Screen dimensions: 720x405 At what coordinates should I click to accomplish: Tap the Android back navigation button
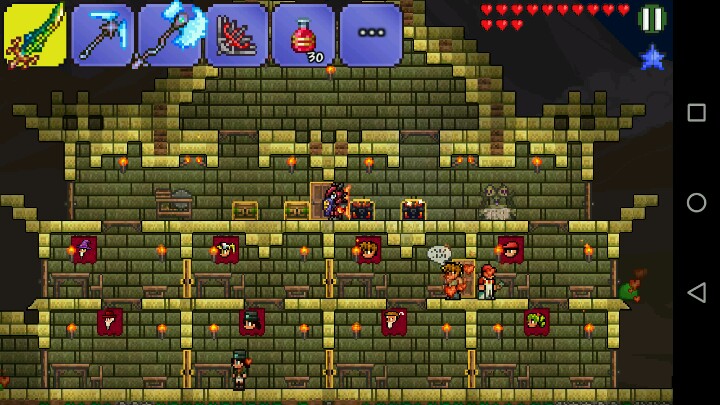click(x=696, y=293)
